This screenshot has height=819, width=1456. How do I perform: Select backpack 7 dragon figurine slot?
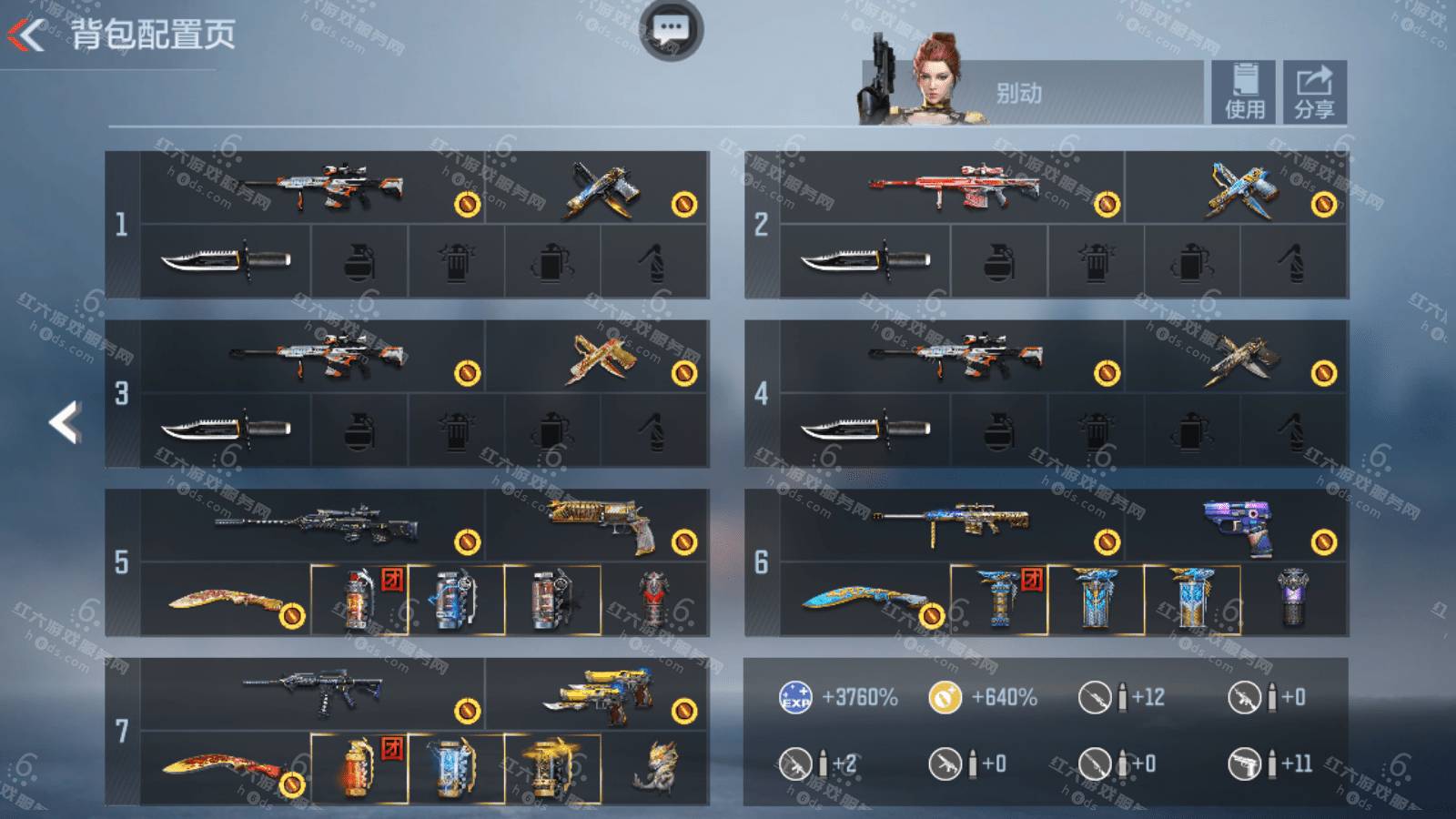pos(654,768)
